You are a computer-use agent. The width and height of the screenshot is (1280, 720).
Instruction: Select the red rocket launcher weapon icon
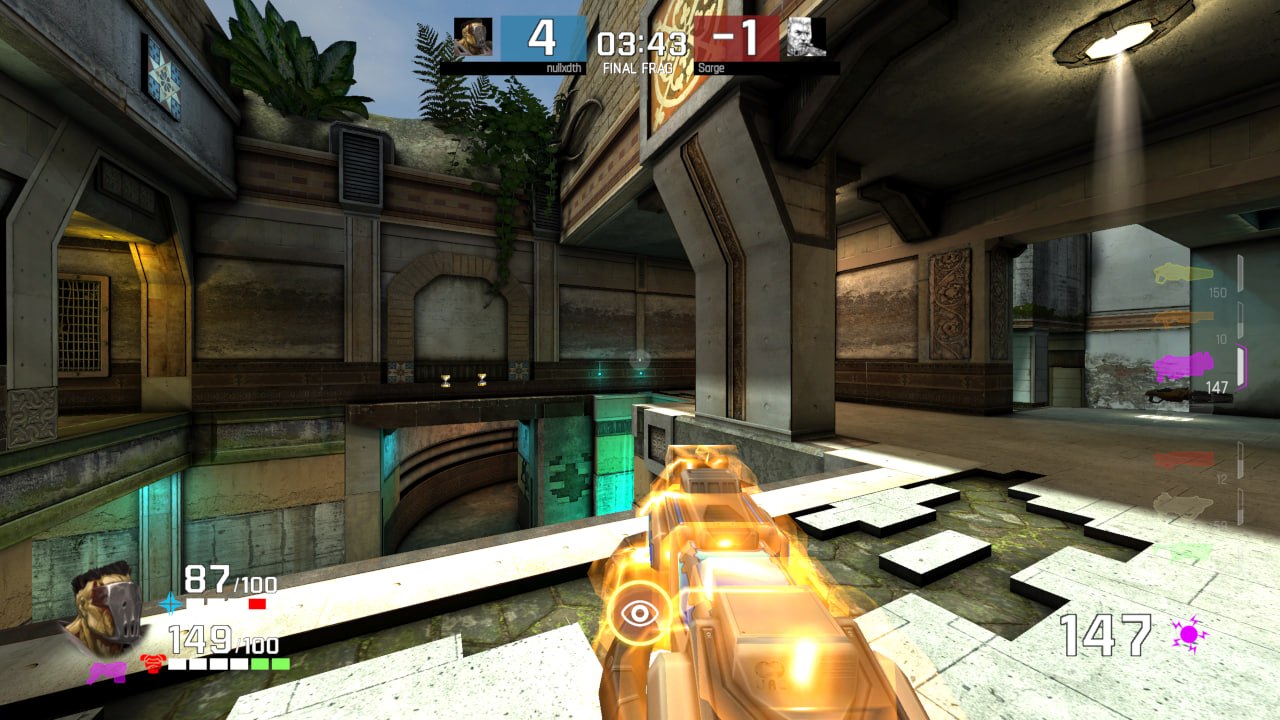click(x=1183, y=457)
